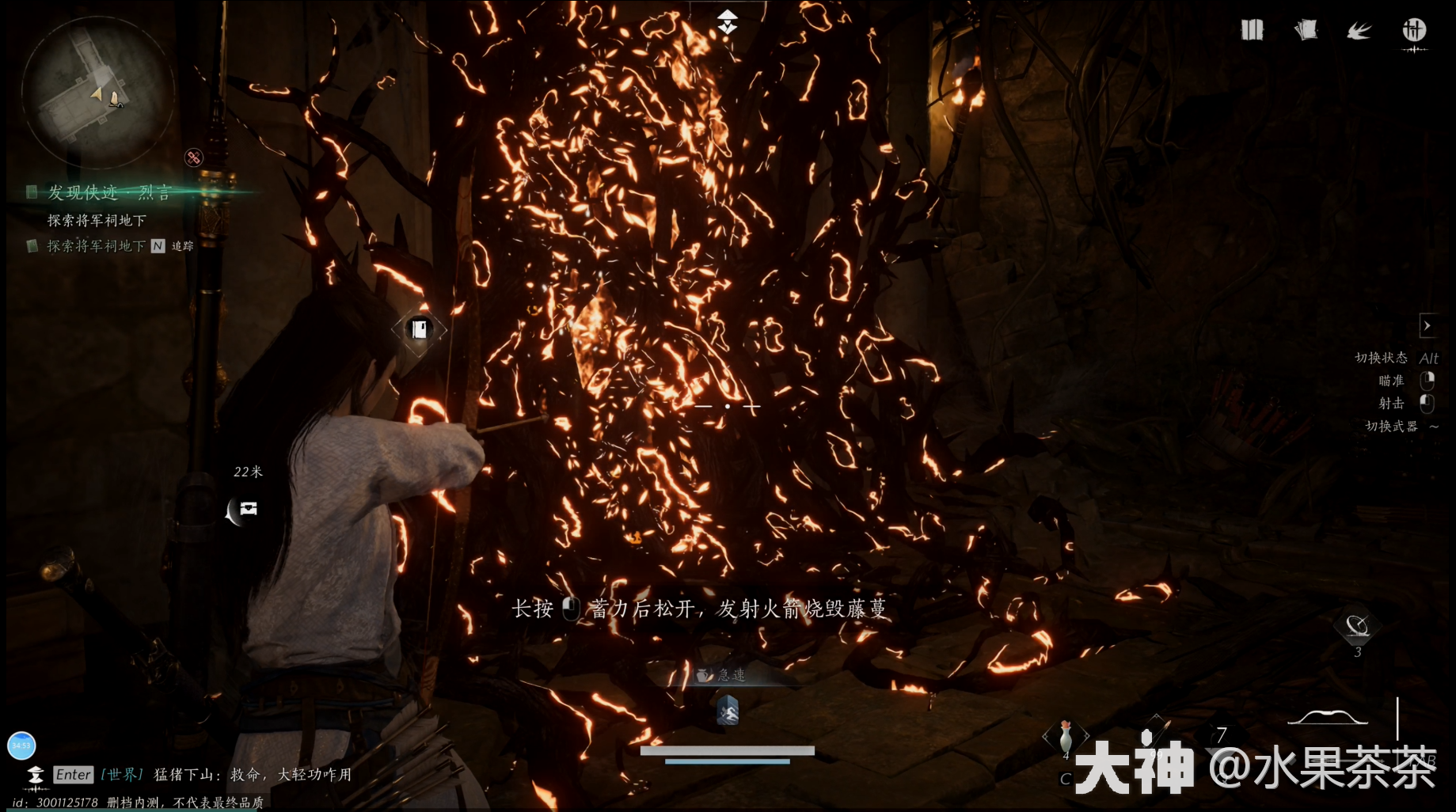
Task: Use the flower vase healing item
Action: (x=1066, y=737)
